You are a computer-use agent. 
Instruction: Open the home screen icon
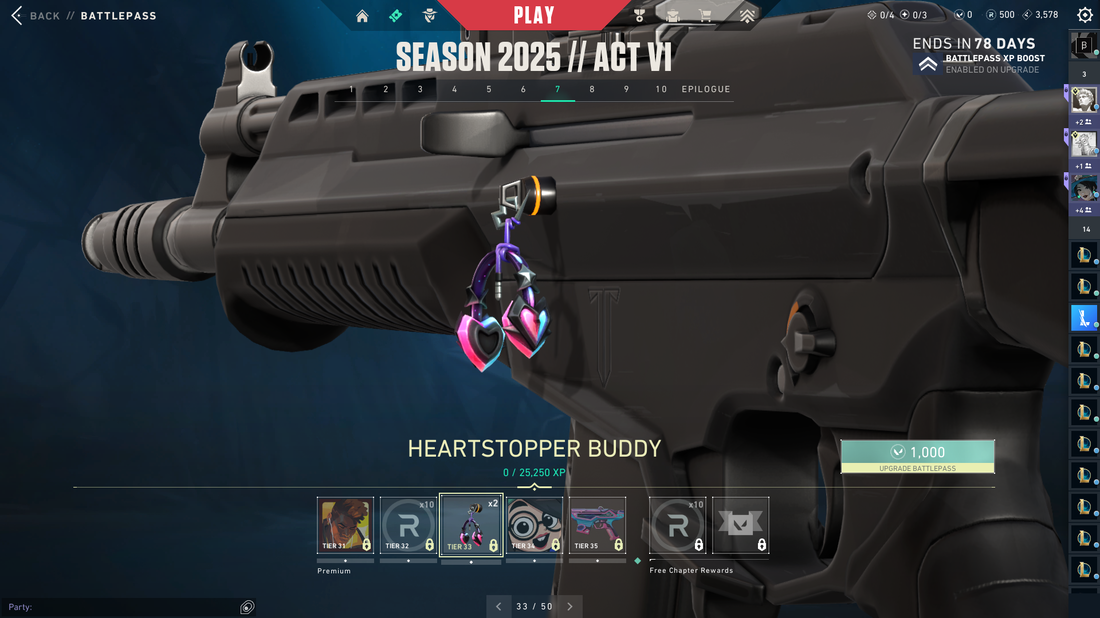tap(362, 16)
